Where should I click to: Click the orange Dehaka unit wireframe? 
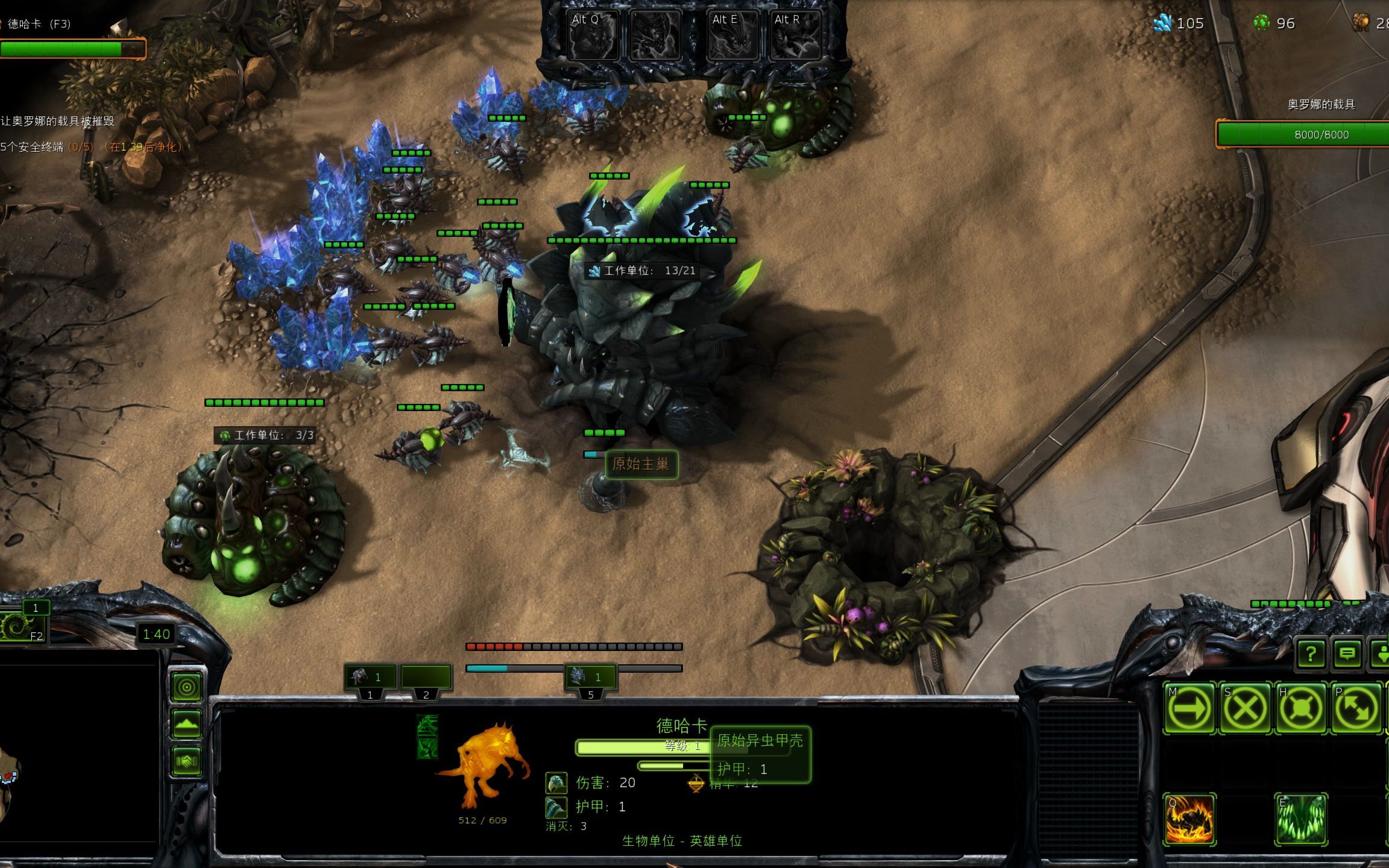click(x=482, y=767)
